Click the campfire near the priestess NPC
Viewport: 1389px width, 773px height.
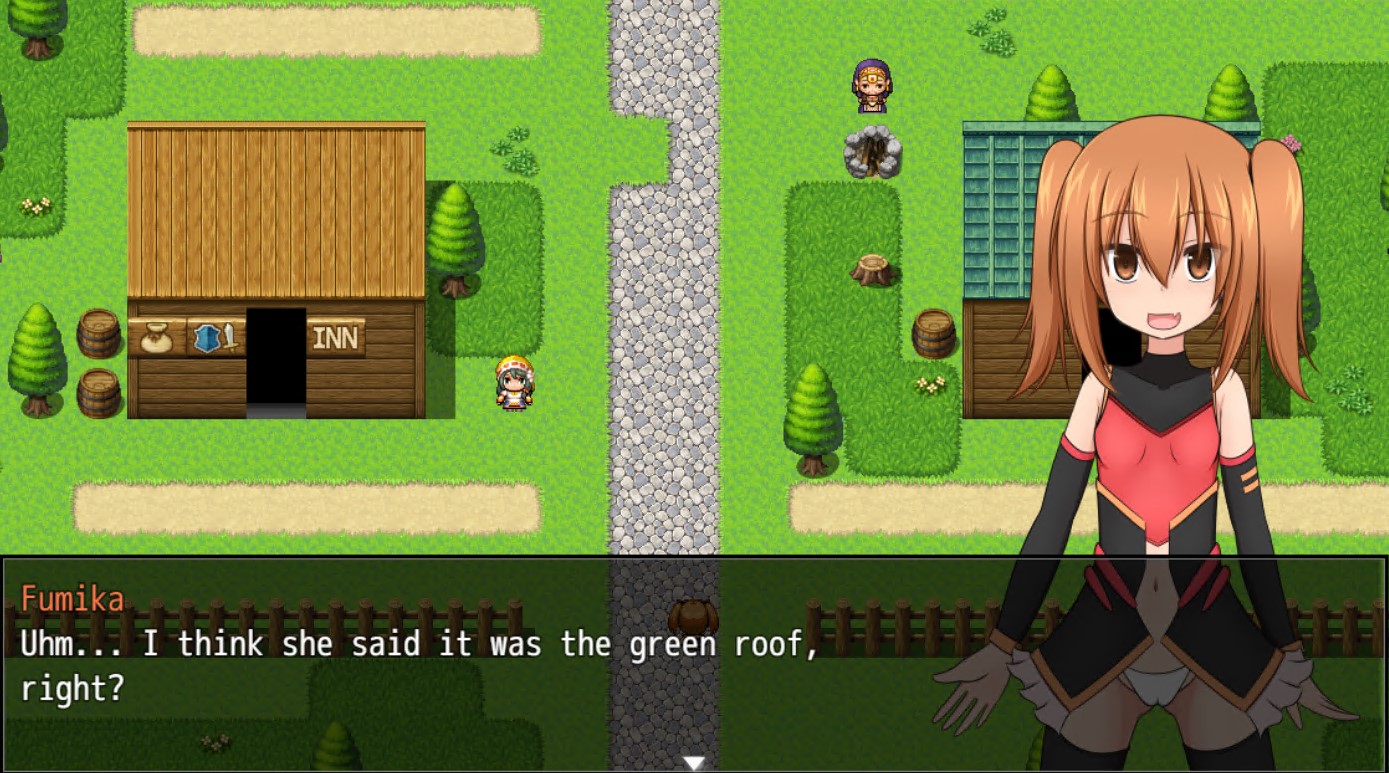coord(872,152)
